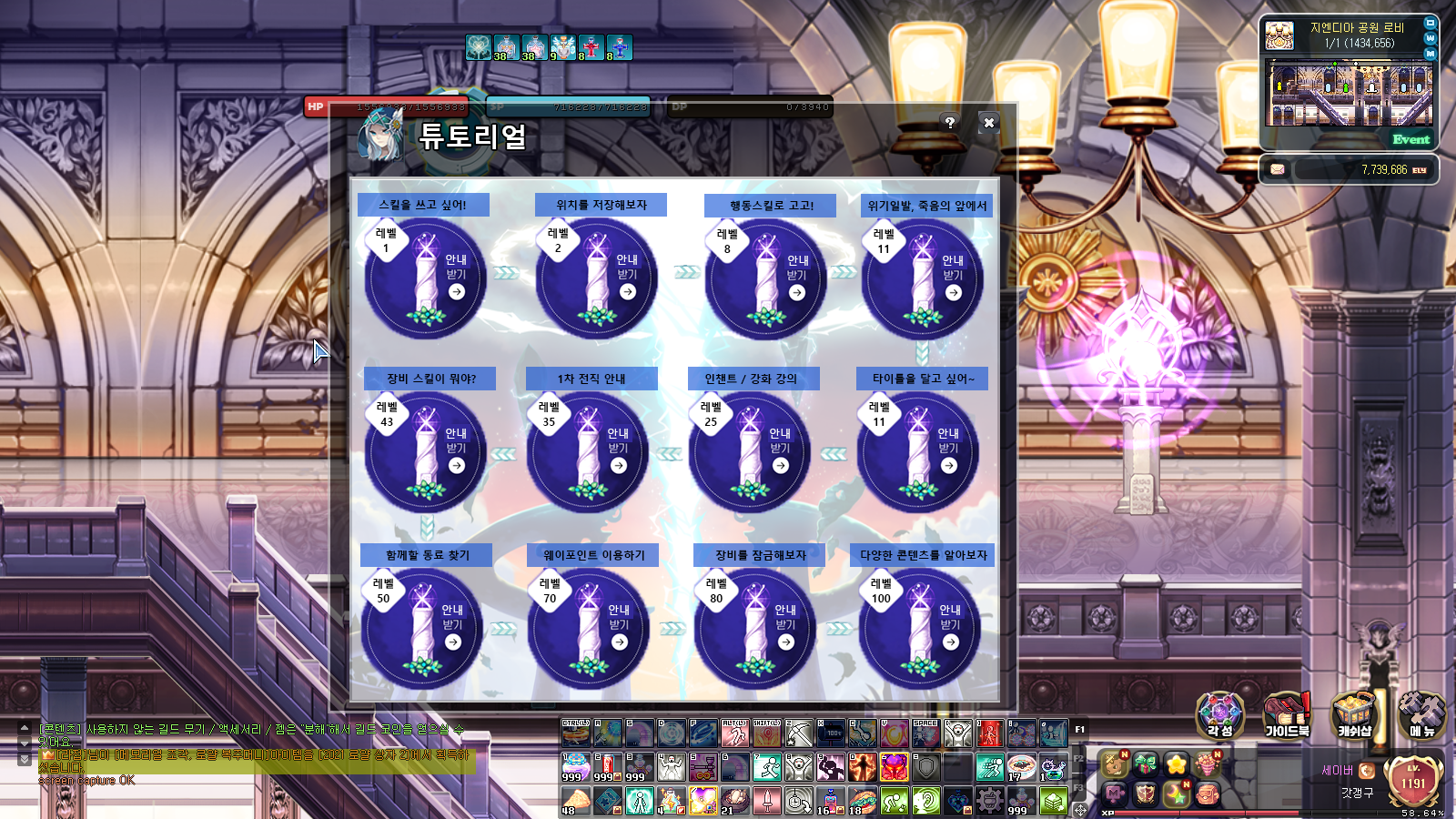Viewport: 1456px width, 819px height.
Task: Start the '함께할 동료 찾기' tutorial
Action: click(x=452, y=642)
